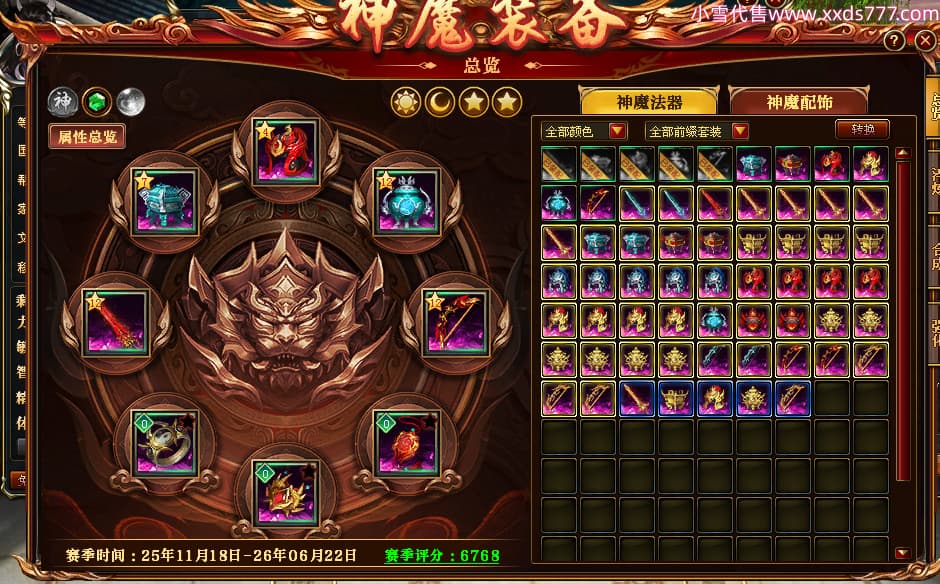Select the 神 character round icon
The height and width of the screenshot is (584, 940).
click(x=63, y=101)
